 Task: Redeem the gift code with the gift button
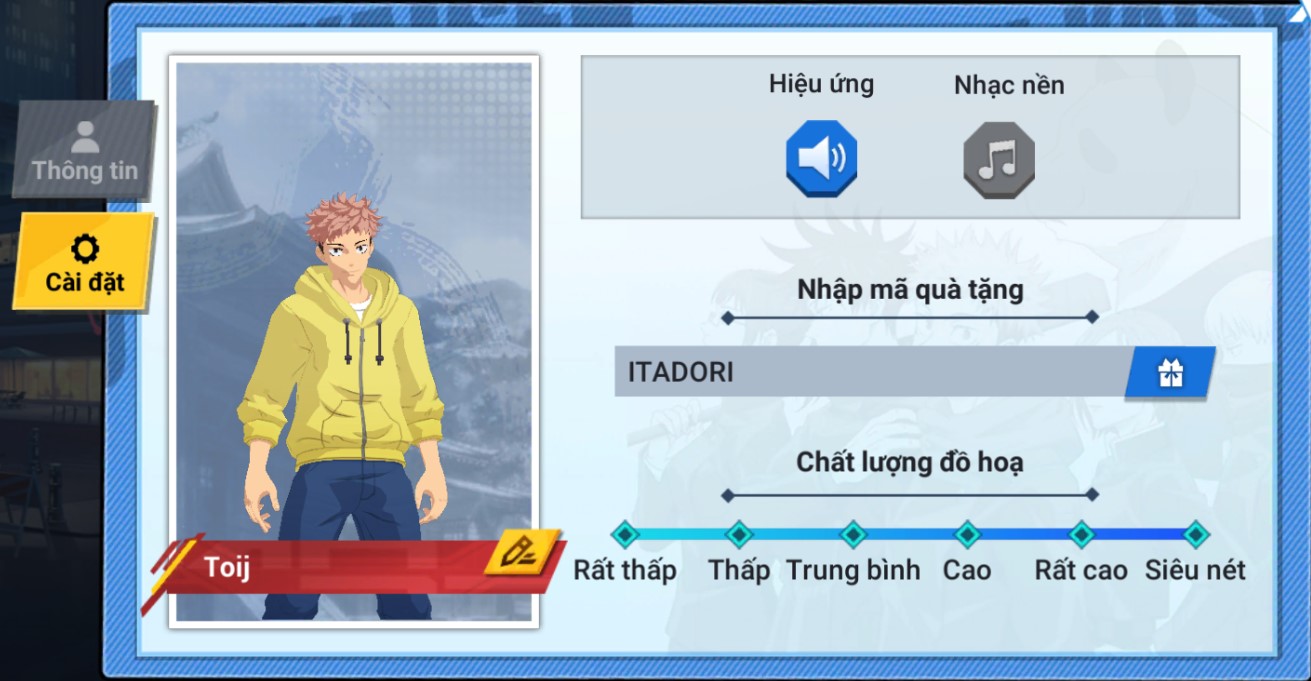(x=1170, y=373)
